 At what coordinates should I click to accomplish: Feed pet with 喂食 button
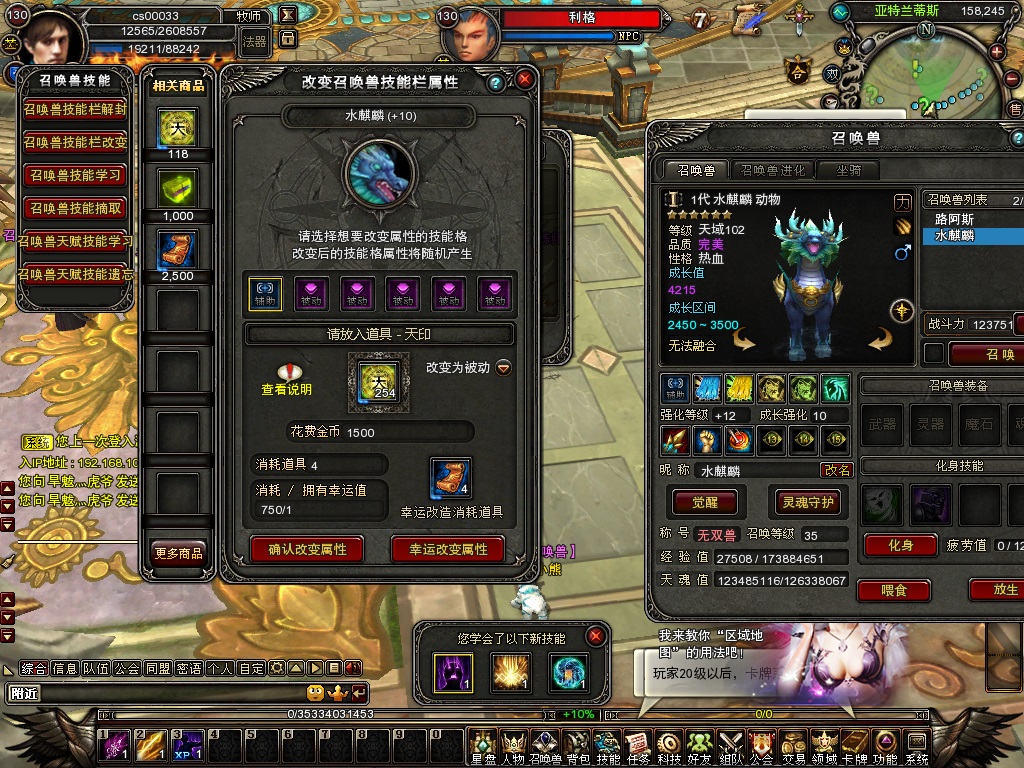click(x=893, y=590)
